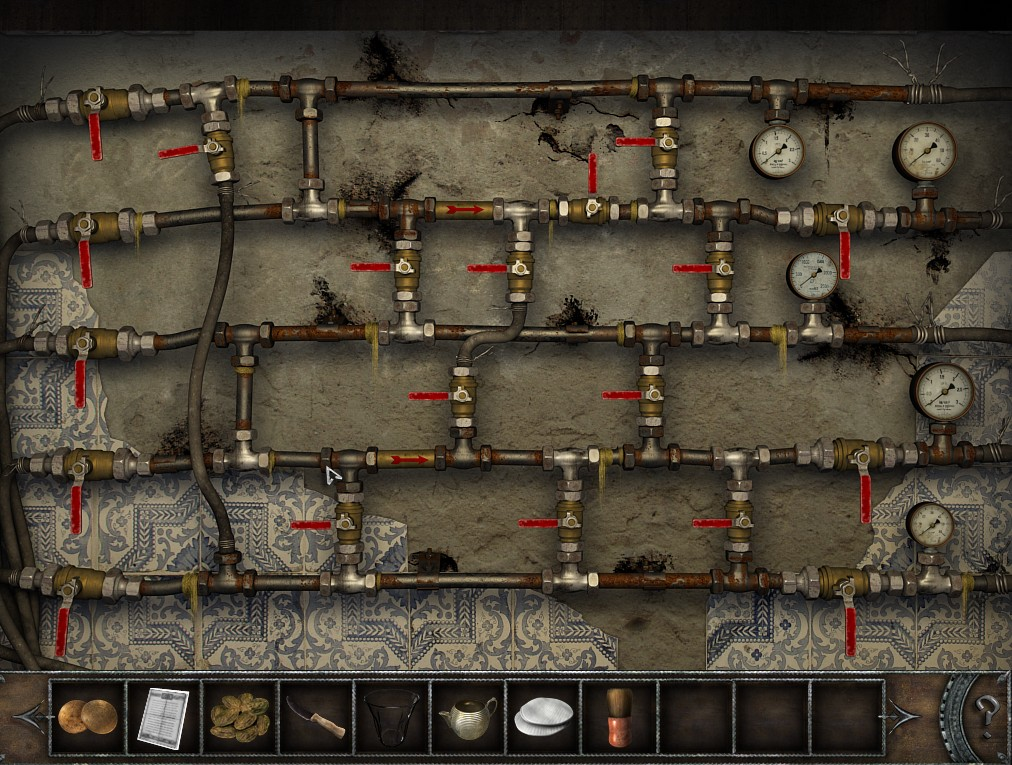Screen dimensions: 1012x765
Task: Click the inventory left arrow
Action: pyautogui.click(x=30, y=716)
